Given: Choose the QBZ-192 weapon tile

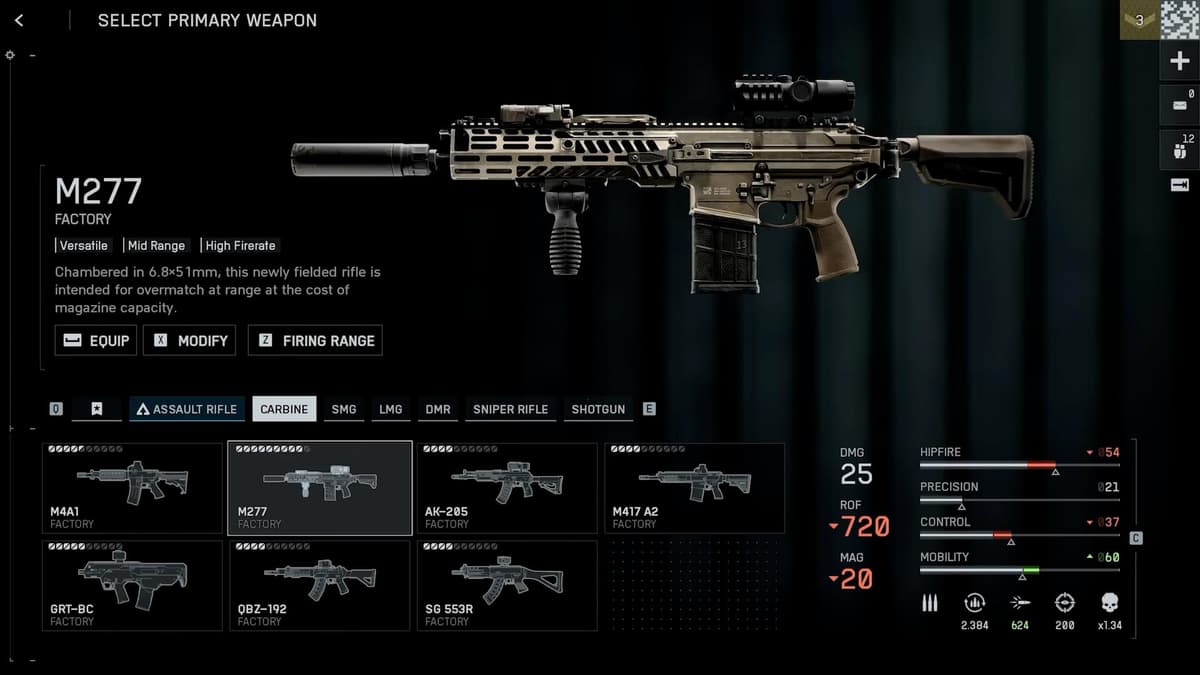Looking at the screenshot, I should click(319, 585).
